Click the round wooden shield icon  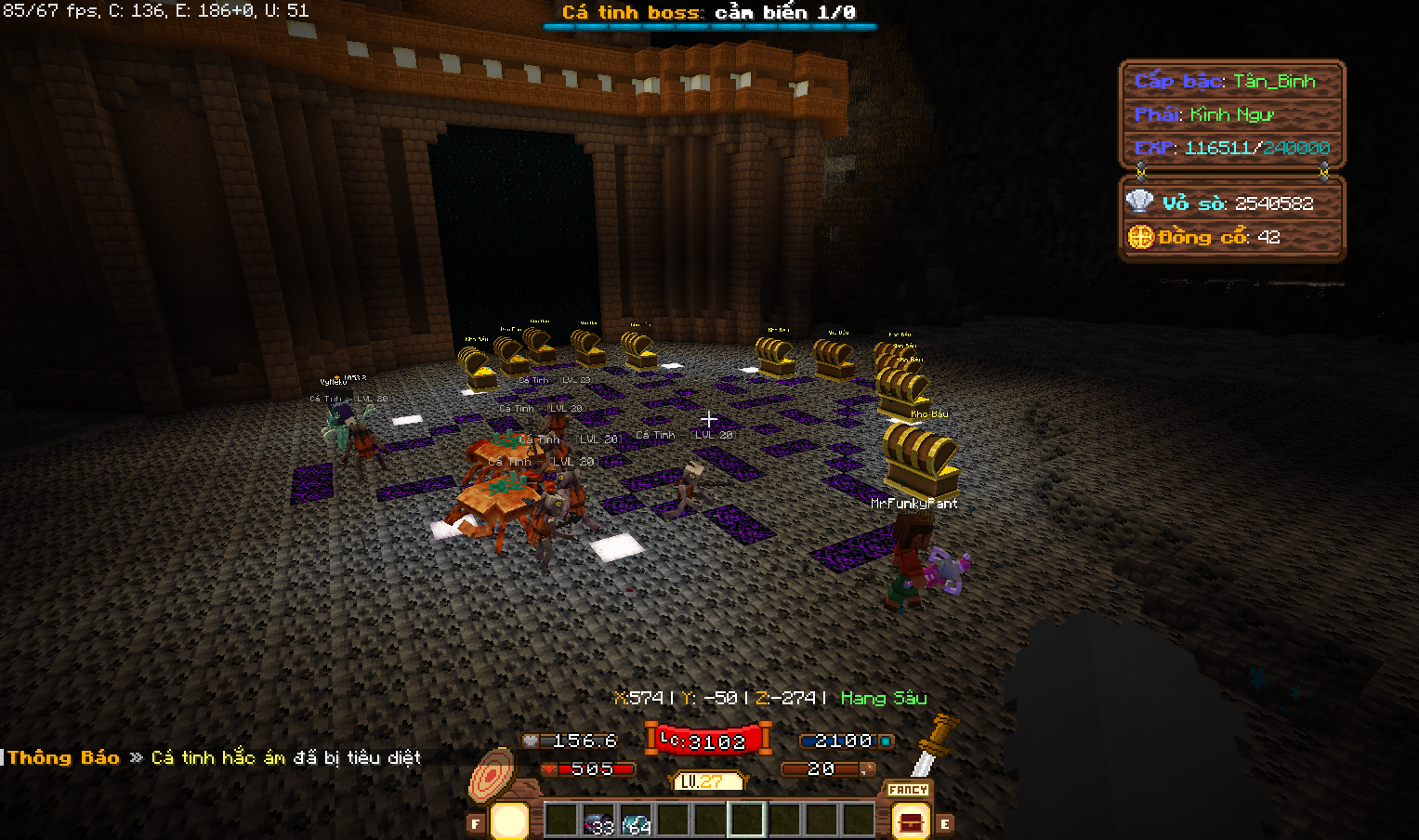492,774
